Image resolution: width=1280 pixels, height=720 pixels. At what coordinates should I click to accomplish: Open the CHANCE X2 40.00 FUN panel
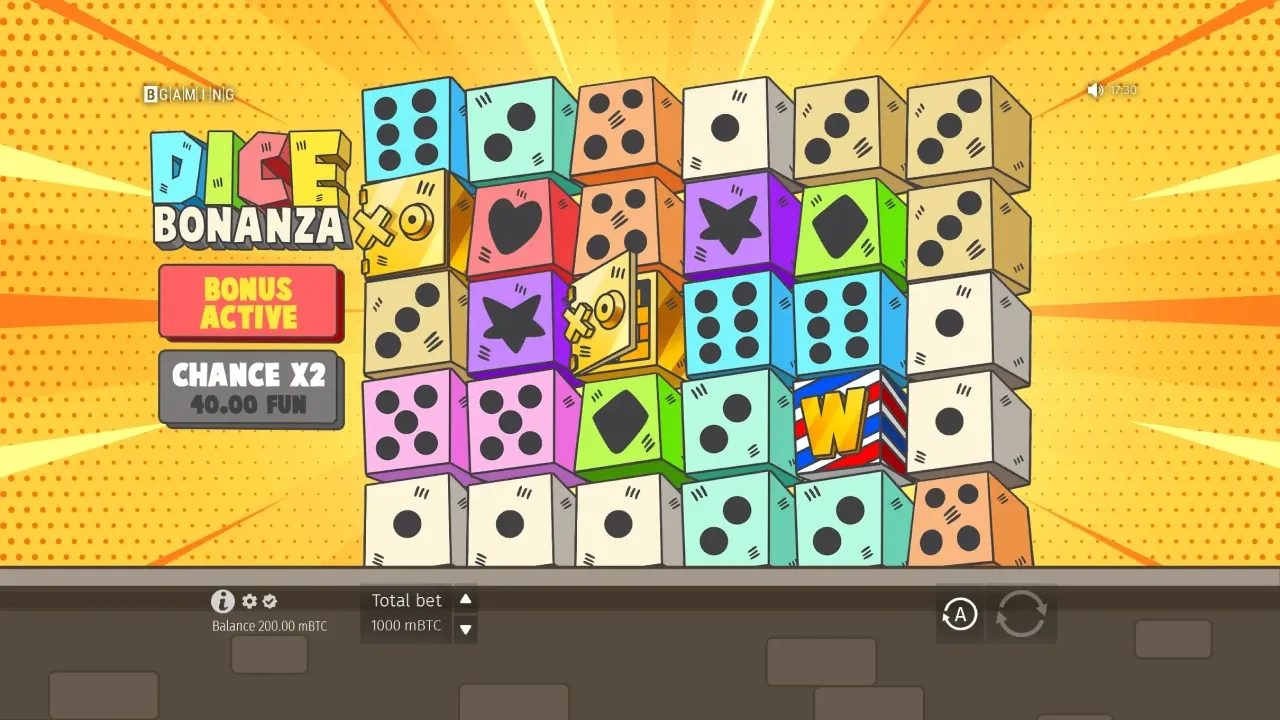(x=251, y=388)
